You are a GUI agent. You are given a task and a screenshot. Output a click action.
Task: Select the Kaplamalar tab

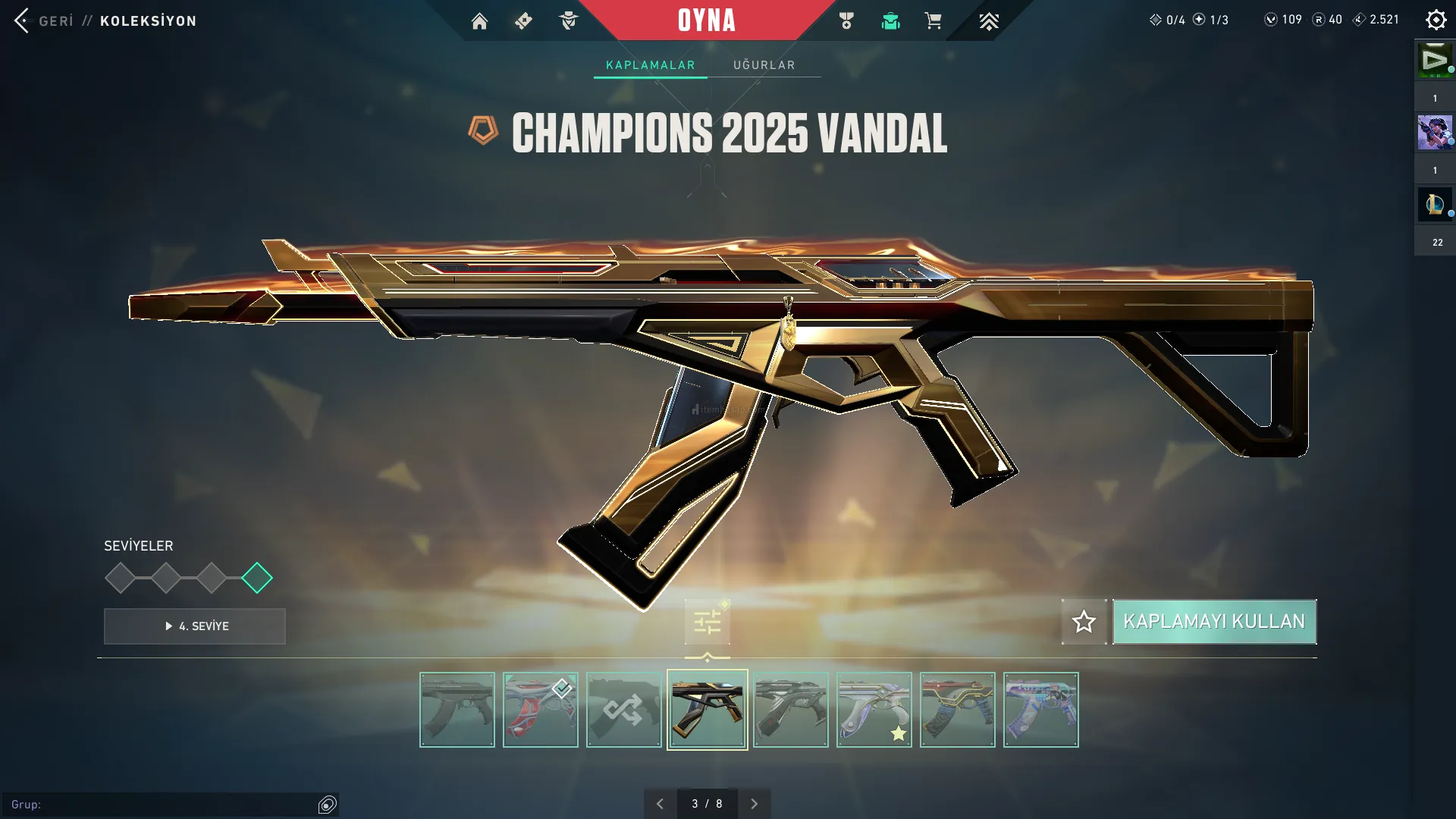coord(650,65)
